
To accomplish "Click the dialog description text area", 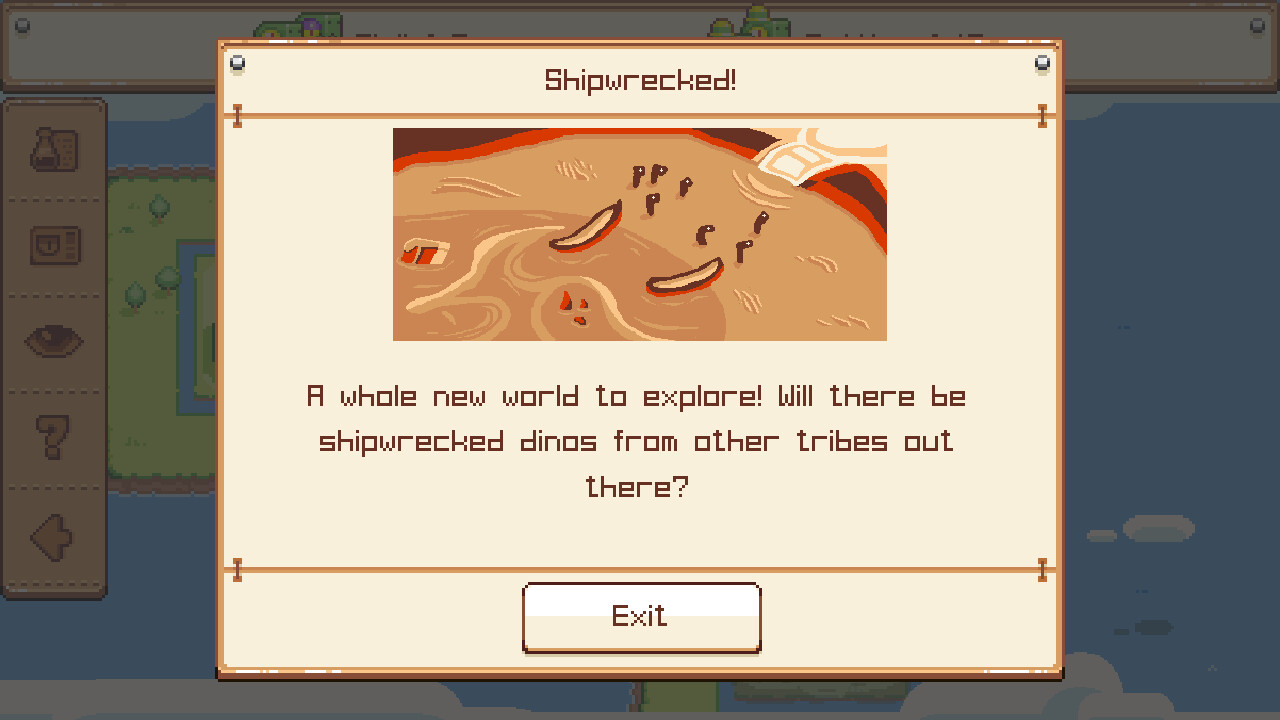I will pos(640,440).
